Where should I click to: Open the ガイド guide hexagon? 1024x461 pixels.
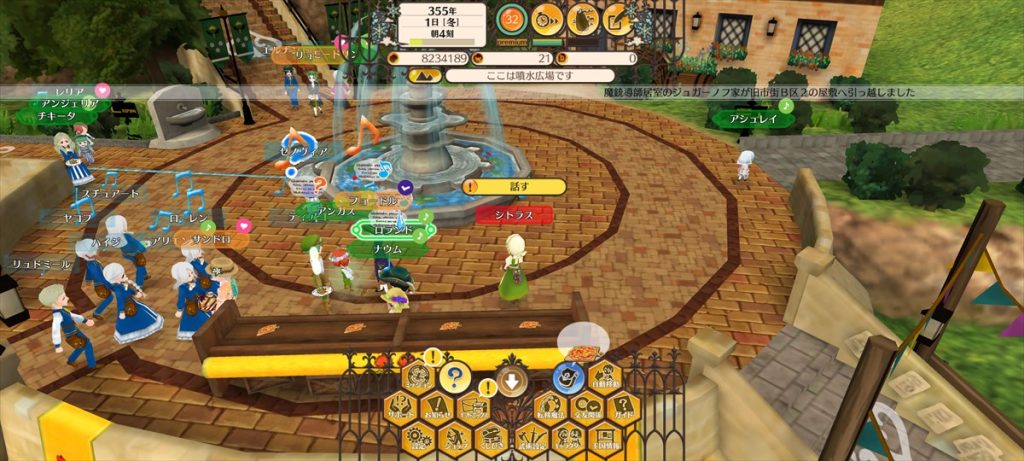tap(623, 408)
